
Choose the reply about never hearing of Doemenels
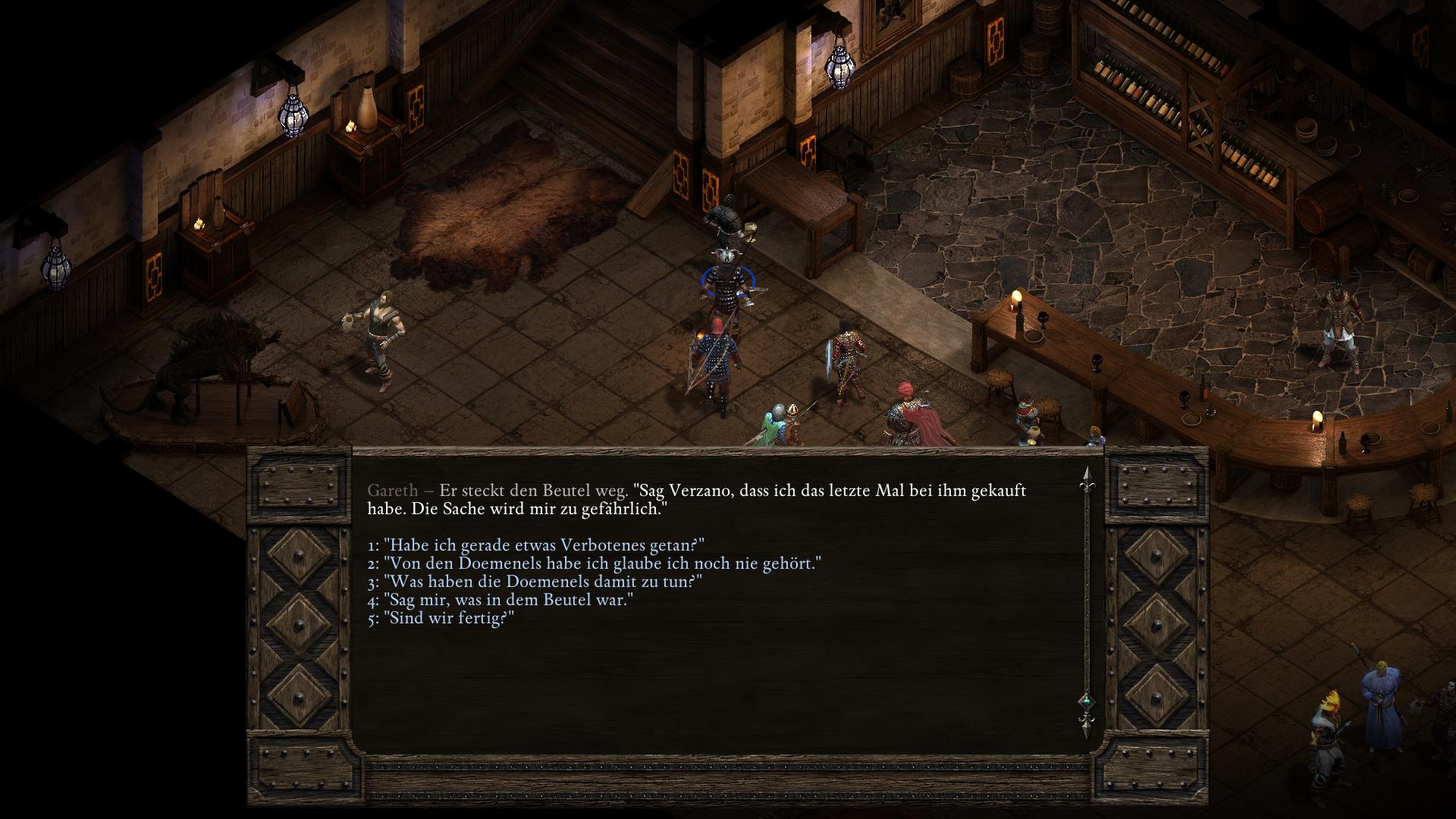tap(602, 563)
